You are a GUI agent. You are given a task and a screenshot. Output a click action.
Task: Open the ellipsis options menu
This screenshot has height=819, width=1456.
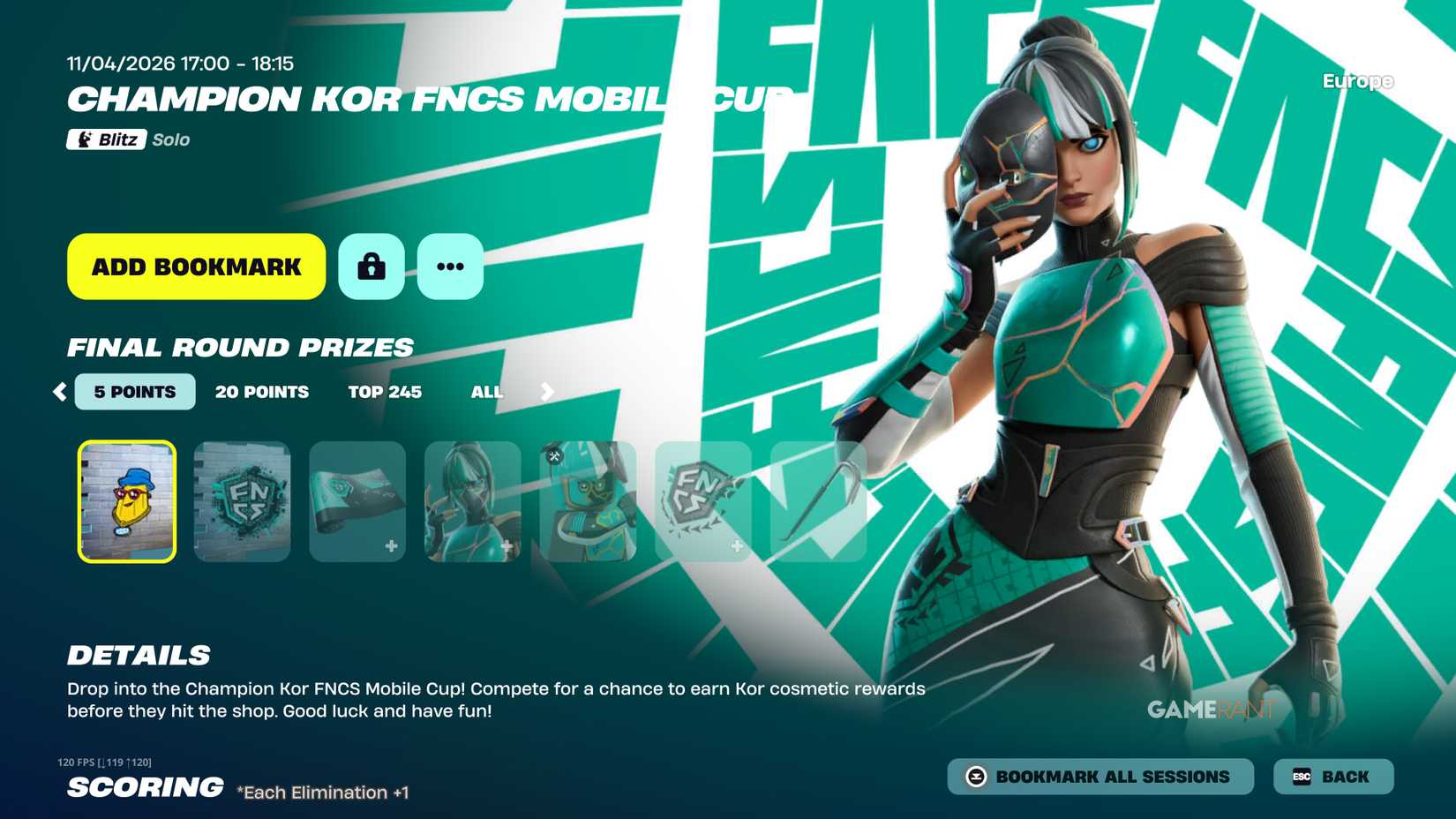coord(450,266)
